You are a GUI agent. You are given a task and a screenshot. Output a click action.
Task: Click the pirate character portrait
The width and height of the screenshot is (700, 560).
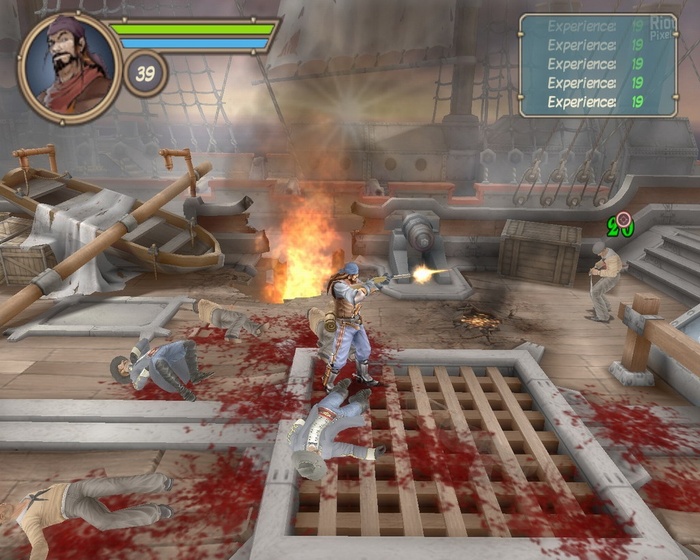pos(68,67)
